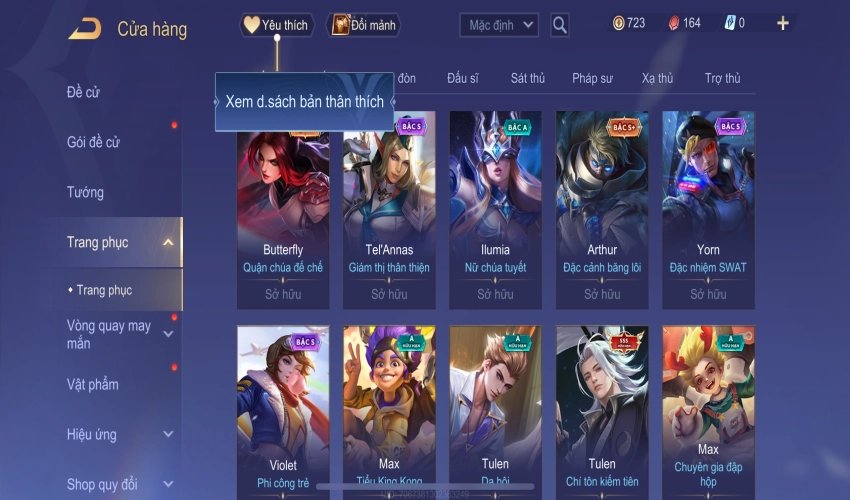The height and width of the screenshot is (500, 850).
Task: Open the Tướng heroes section
Action: point(85,192)
